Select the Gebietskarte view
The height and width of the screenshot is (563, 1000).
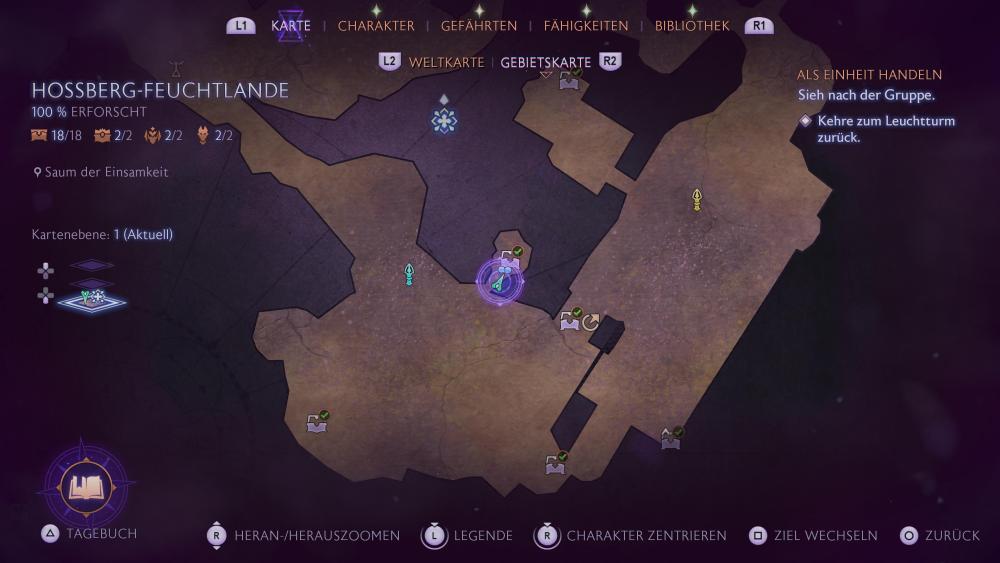click(x=546, y=62)
